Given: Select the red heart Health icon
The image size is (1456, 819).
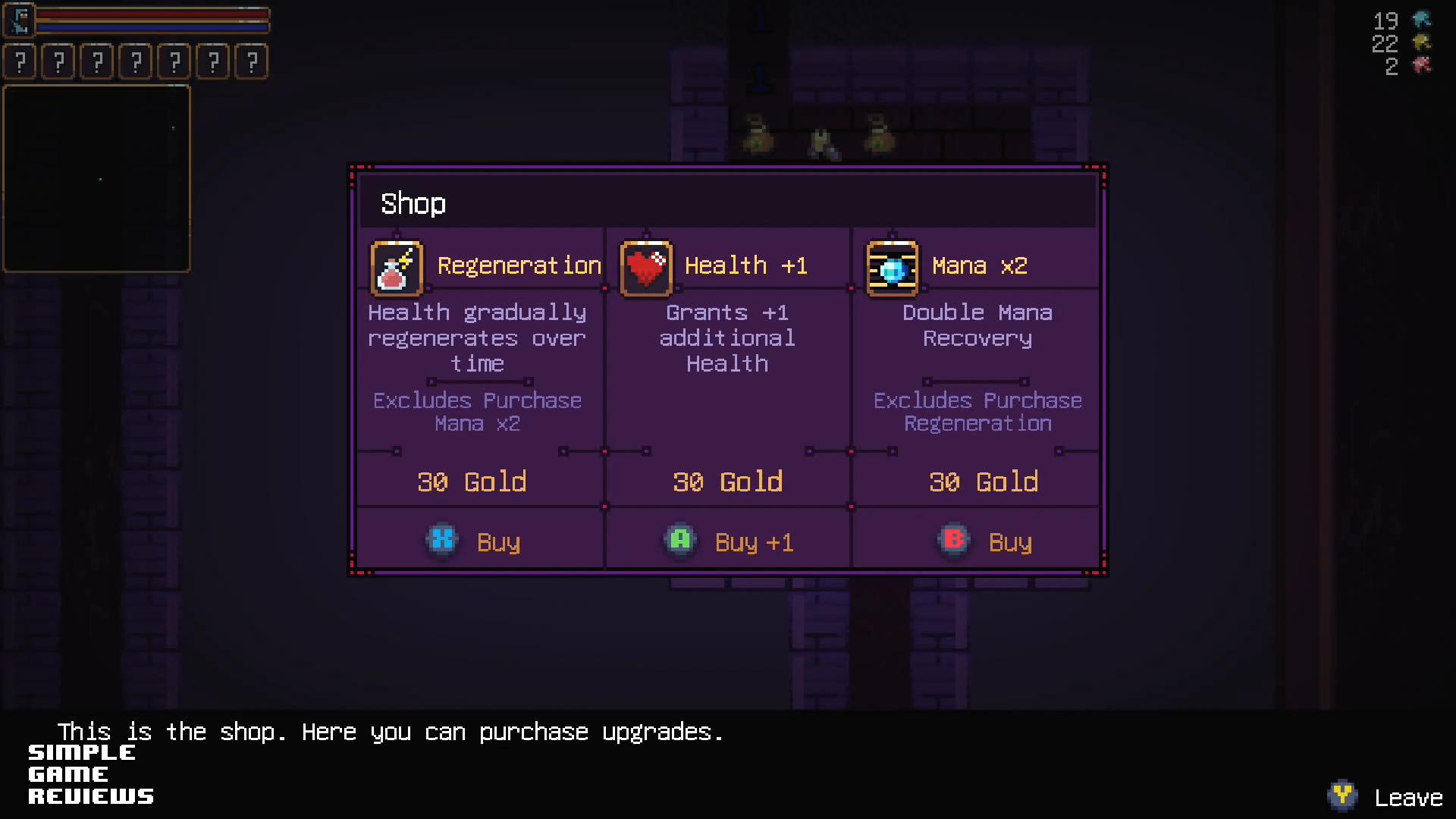Looking at the screenshot, I should [x=646, y=268].
